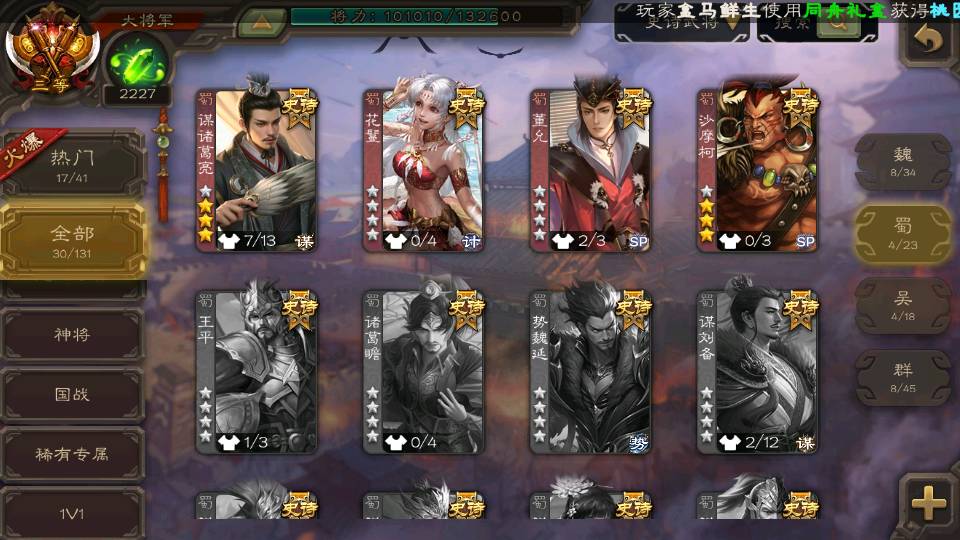960x540 pixels.
Task: Open the locked 诸葛瞻 card
Action: pos(424,372)
